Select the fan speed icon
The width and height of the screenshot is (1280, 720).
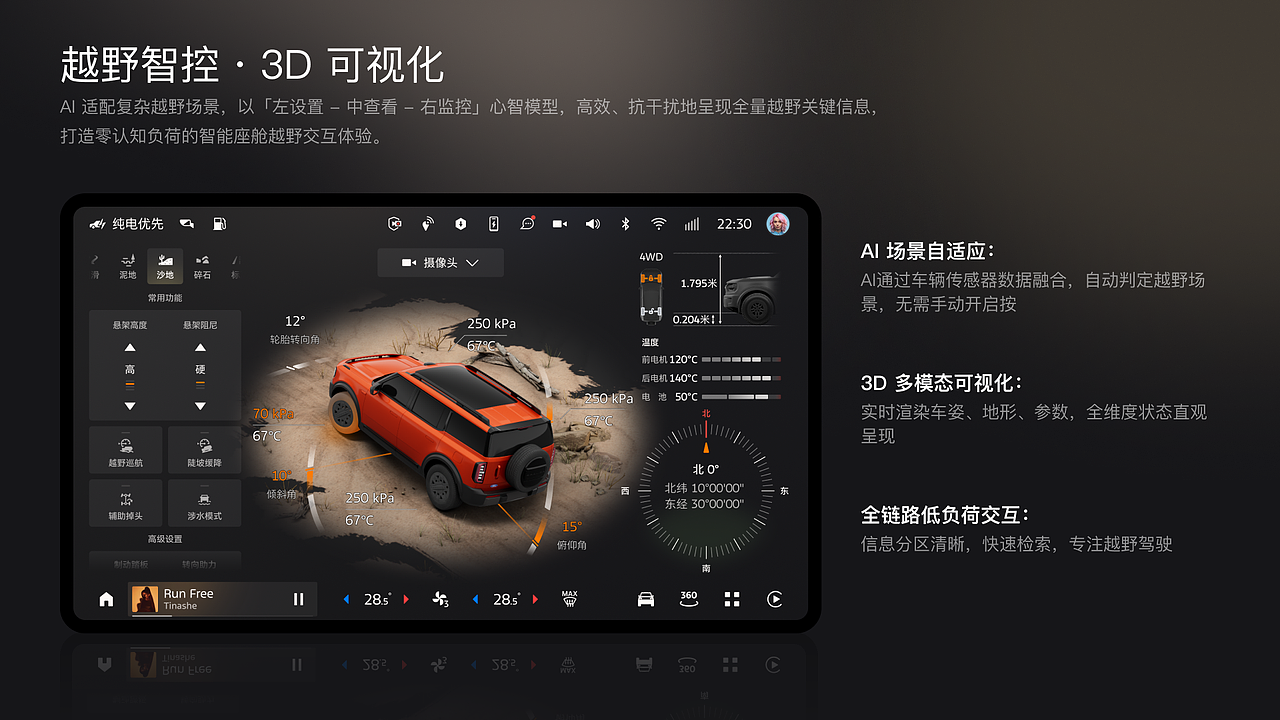pyautogui.click(x=440, y=598)
